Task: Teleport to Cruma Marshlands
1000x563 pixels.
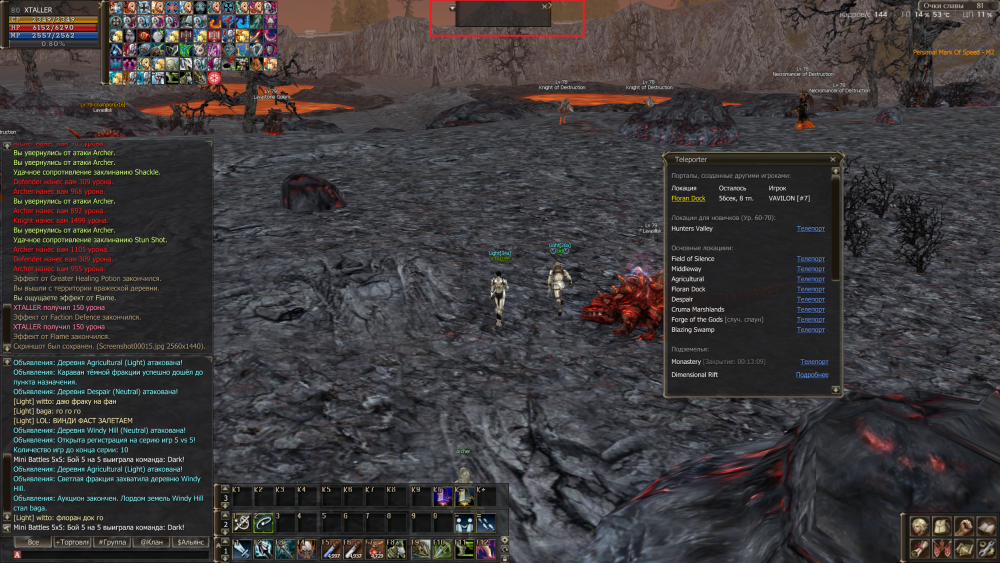Action: 811,309
